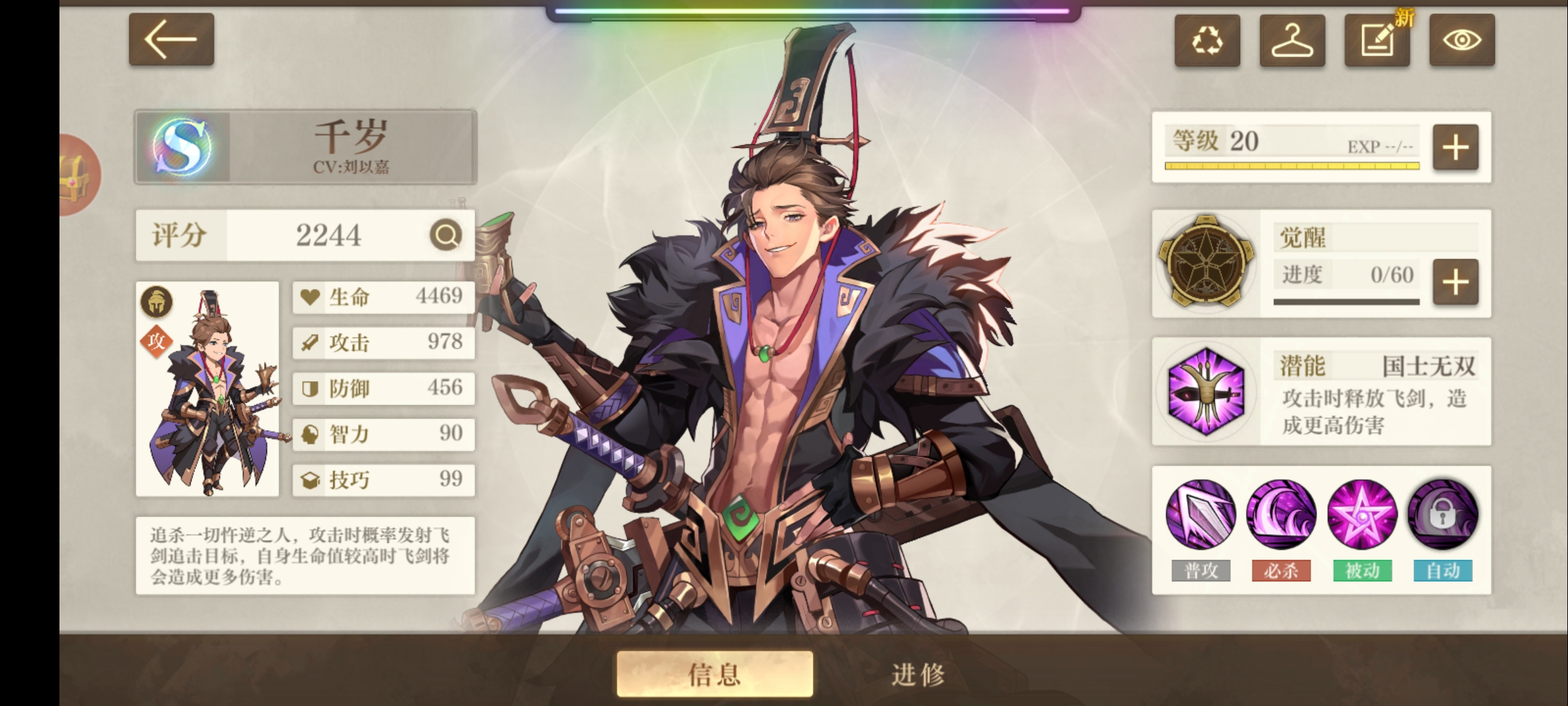1568x706 pixels.
Task: Open the star awakening emblem
Action: coord(1205,261)
